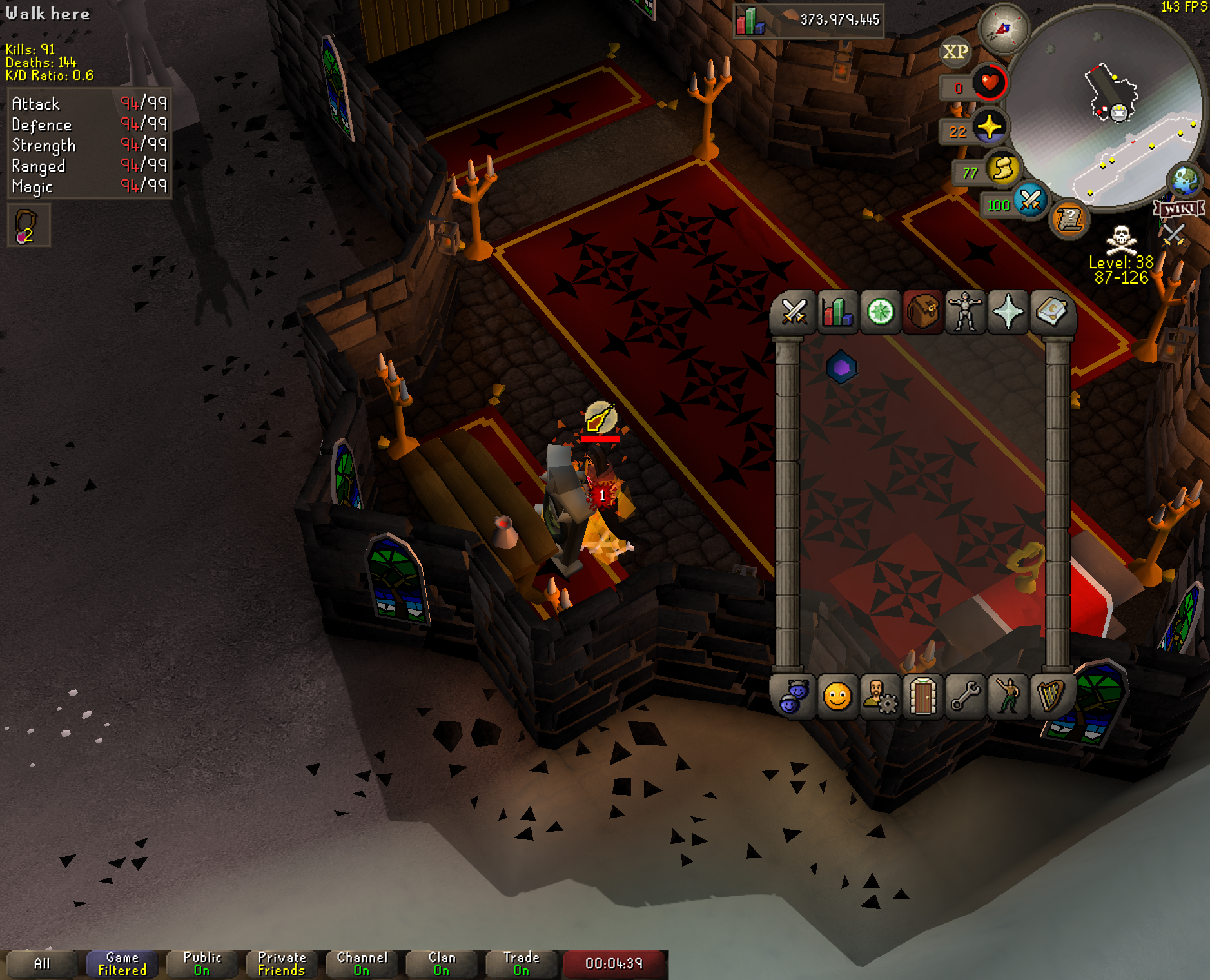Show the Worn Equipment tab
Image resolution: width=1210 pixels, height=980 pixels.
tap(965, 313)
